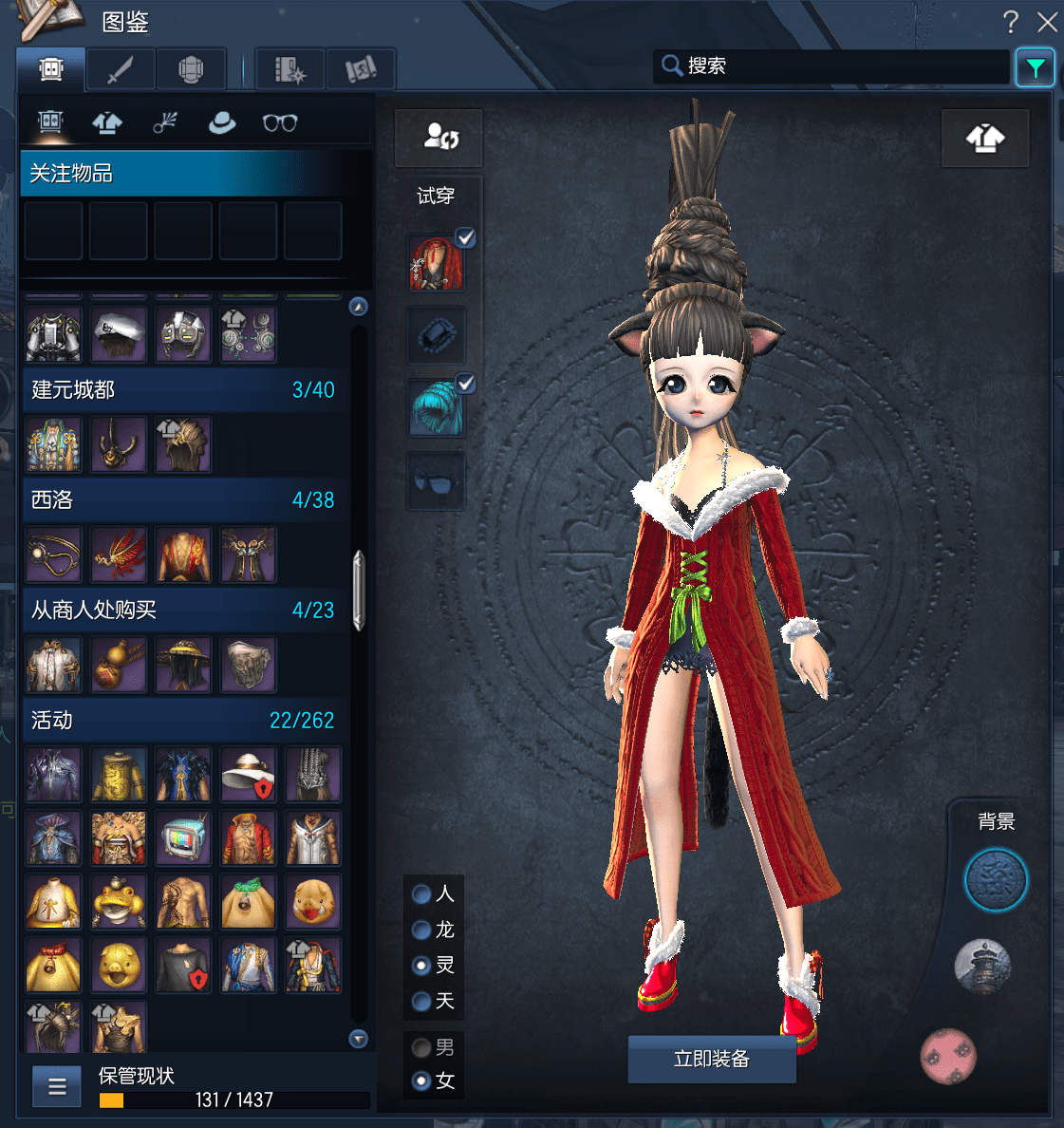The height and width of the screenshot is (1128, 1064).
Task: Click the 立即装备 equip button
Action: (x=711, y=1059)
